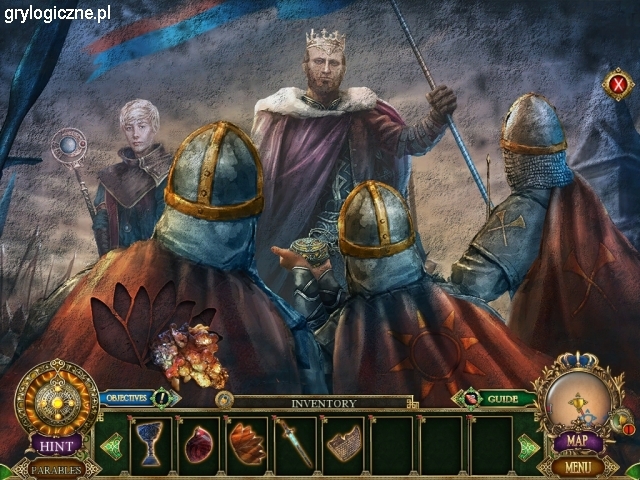
Task: Click the small lock icon on the inventory bar
Action: point(225,400)
